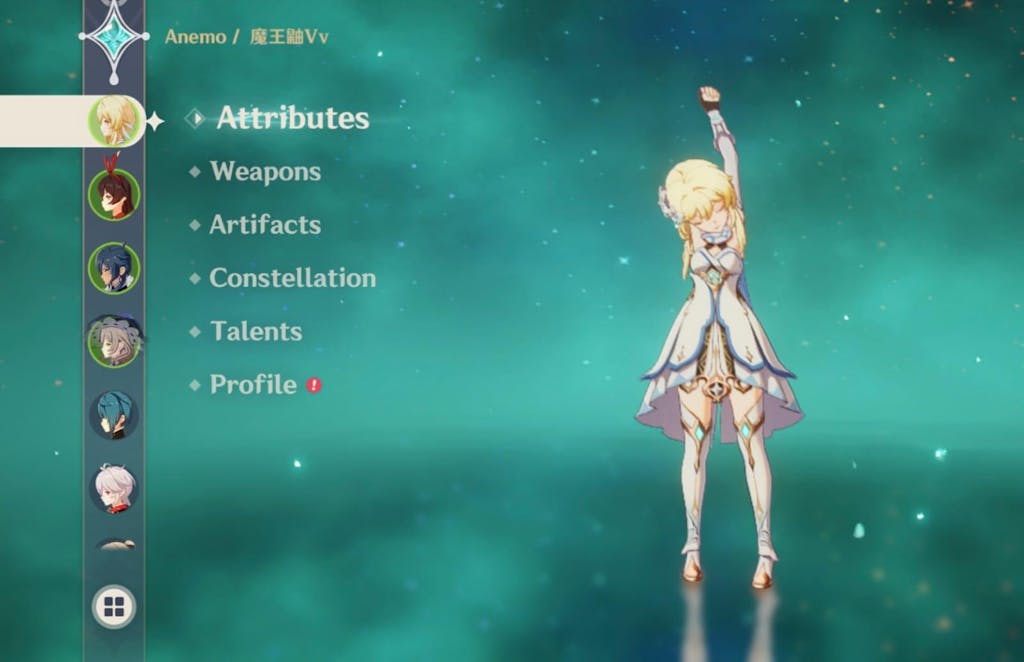
Task: Pick the grey-haired character with hat
Action: (114, 341)
